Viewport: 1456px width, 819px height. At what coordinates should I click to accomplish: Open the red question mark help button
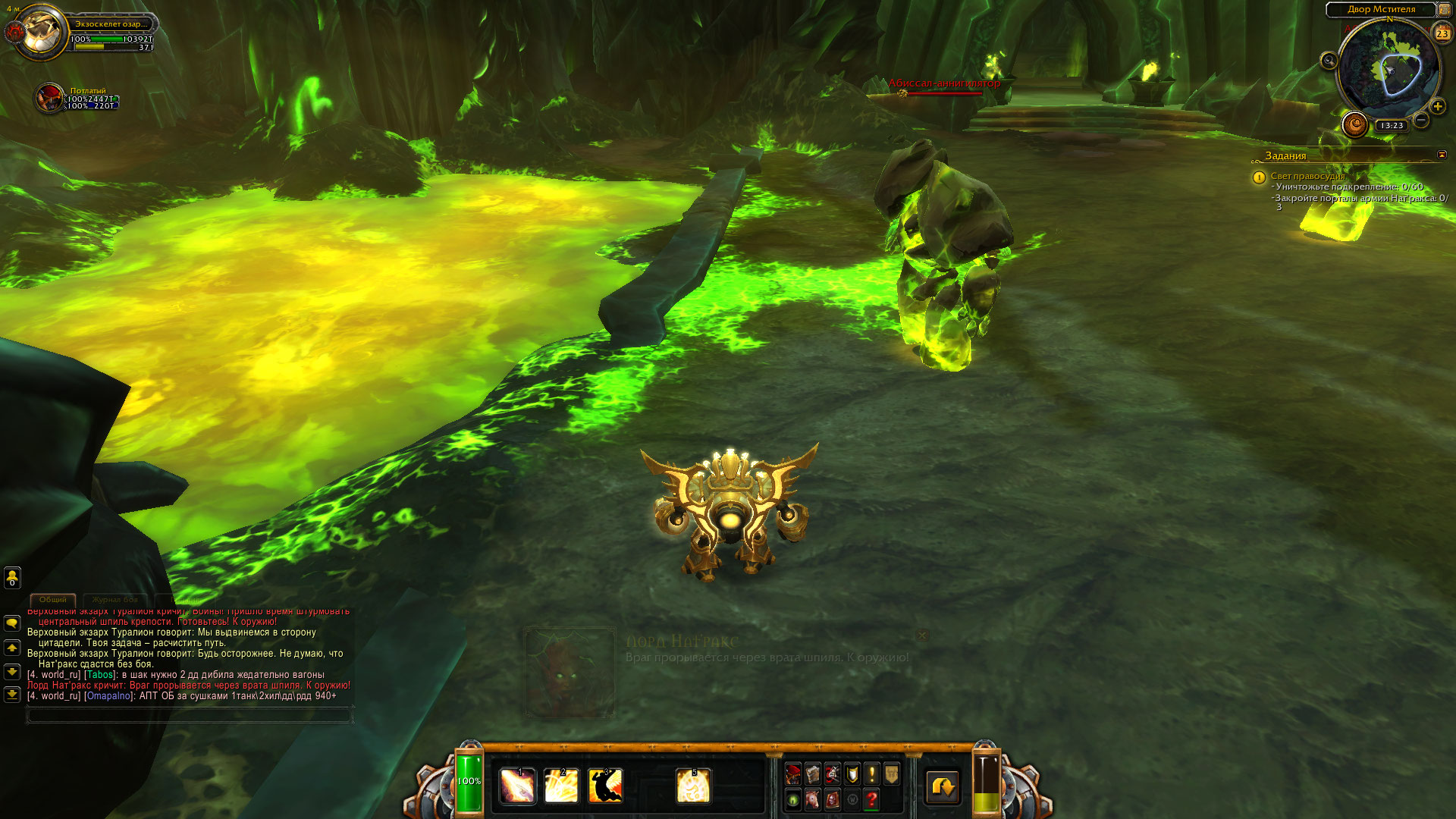(872, 799)
